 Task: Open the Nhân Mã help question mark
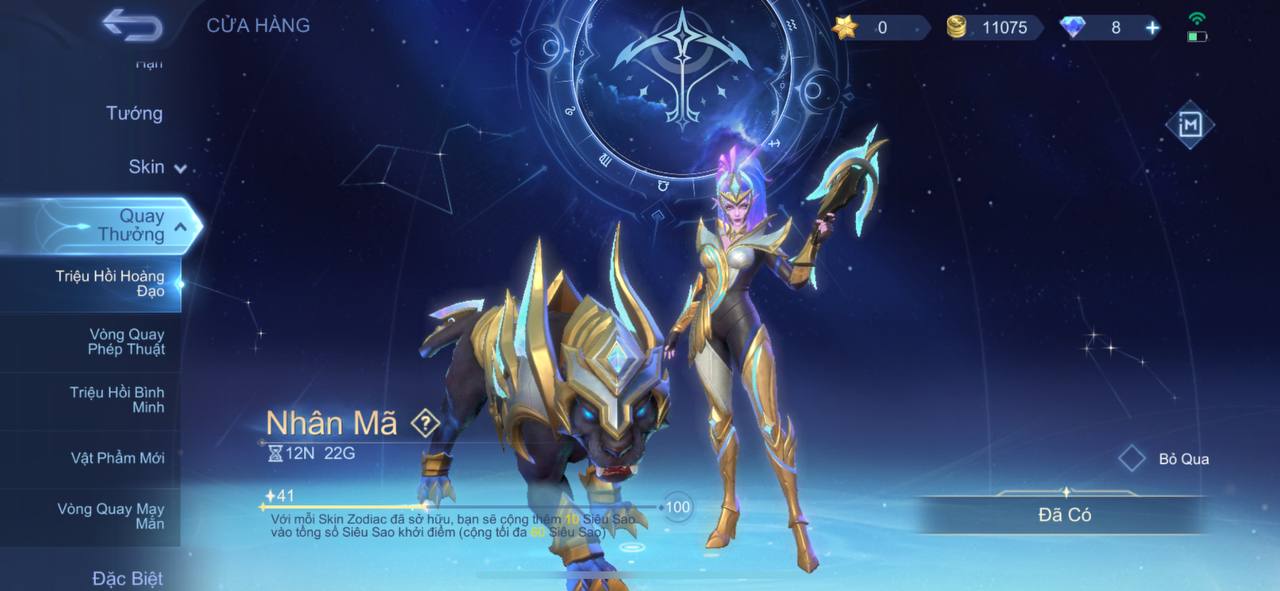point(425,423)
